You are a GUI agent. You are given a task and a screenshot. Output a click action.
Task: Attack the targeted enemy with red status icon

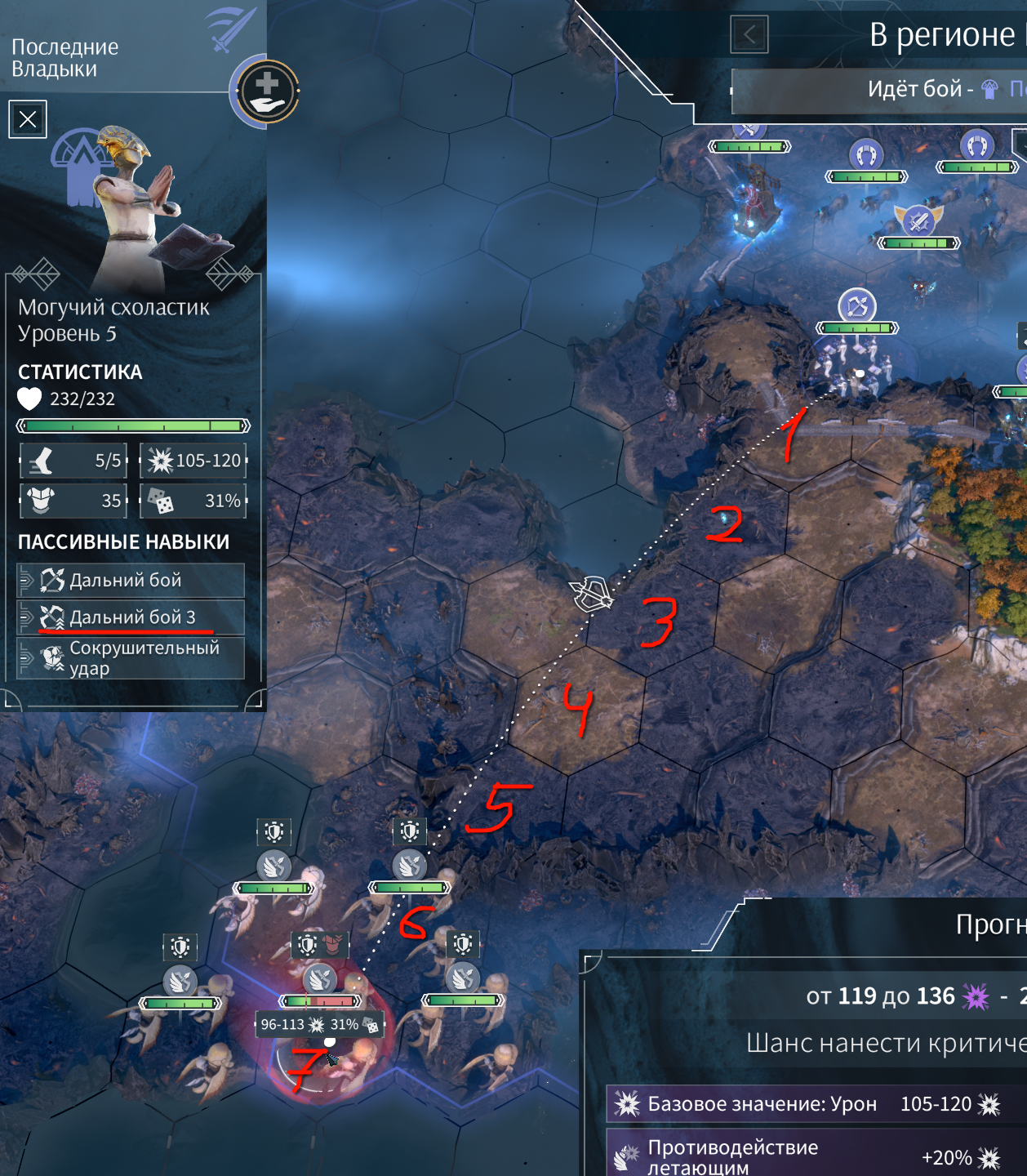click(x=321, y=979)
